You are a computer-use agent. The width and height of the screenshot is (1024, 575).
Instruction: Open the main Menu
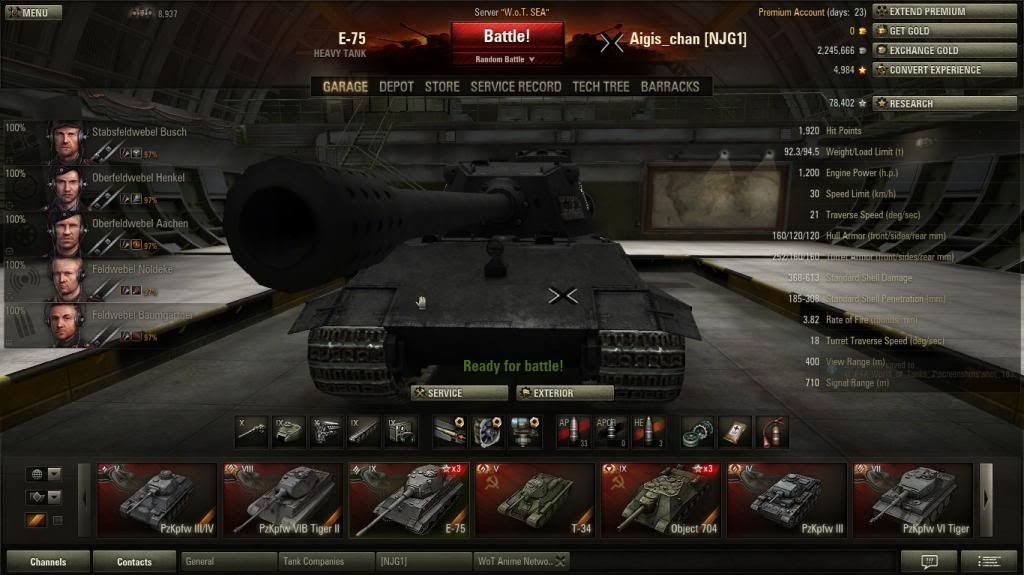point(32,13)
